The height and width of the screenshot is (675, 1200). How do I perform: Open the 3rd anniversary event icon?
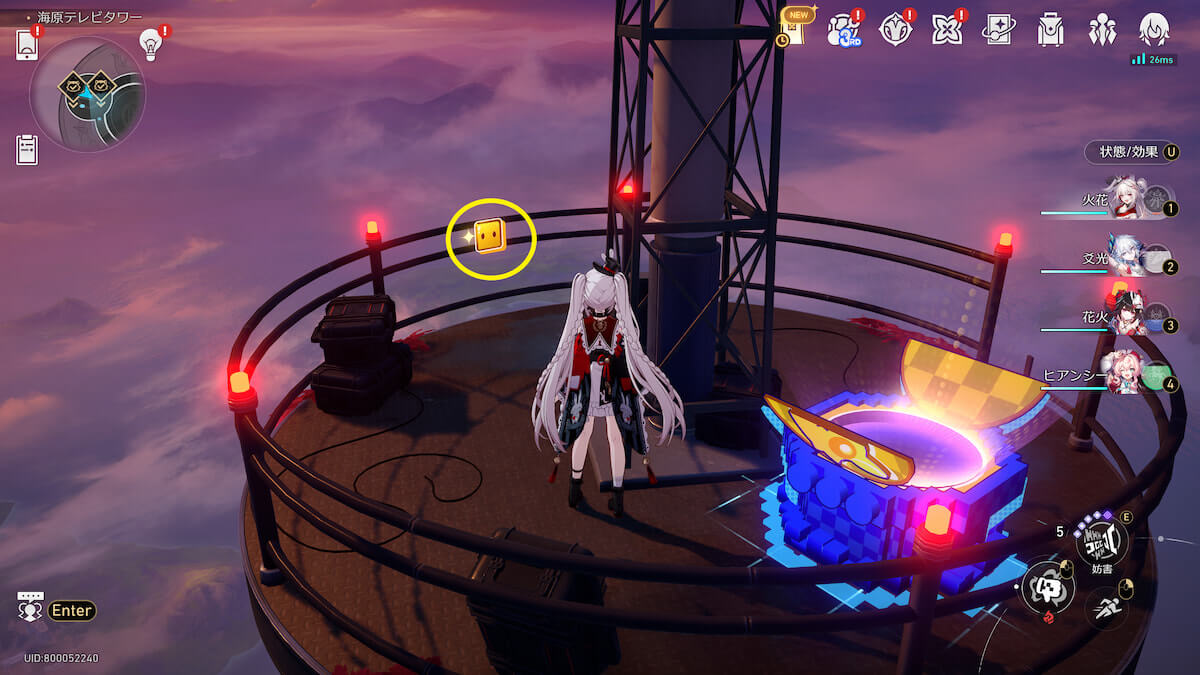coord(845,30)
